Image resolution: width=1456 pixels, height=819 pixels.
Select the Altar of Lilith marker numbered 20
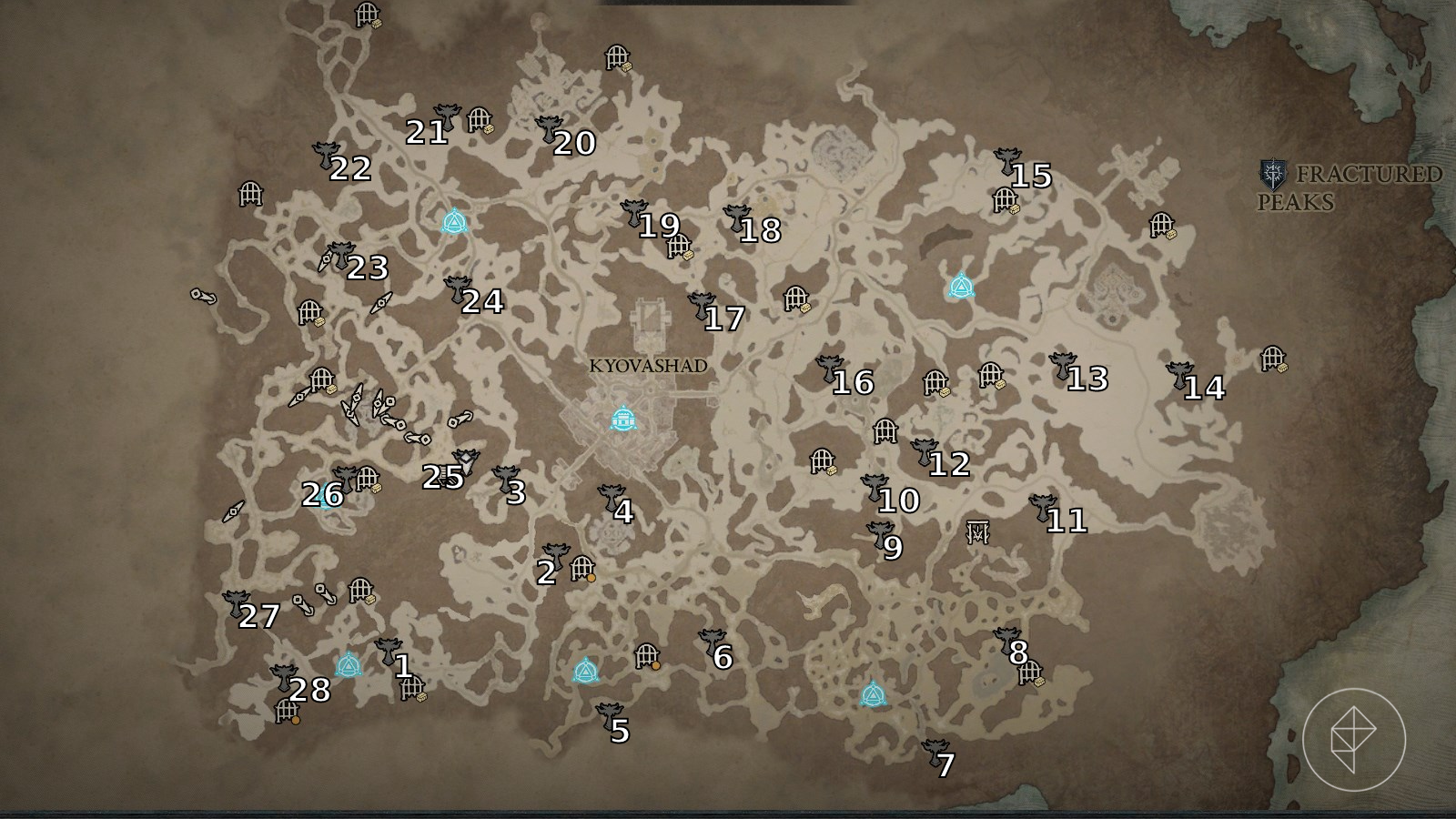click(x=548, y=129)
